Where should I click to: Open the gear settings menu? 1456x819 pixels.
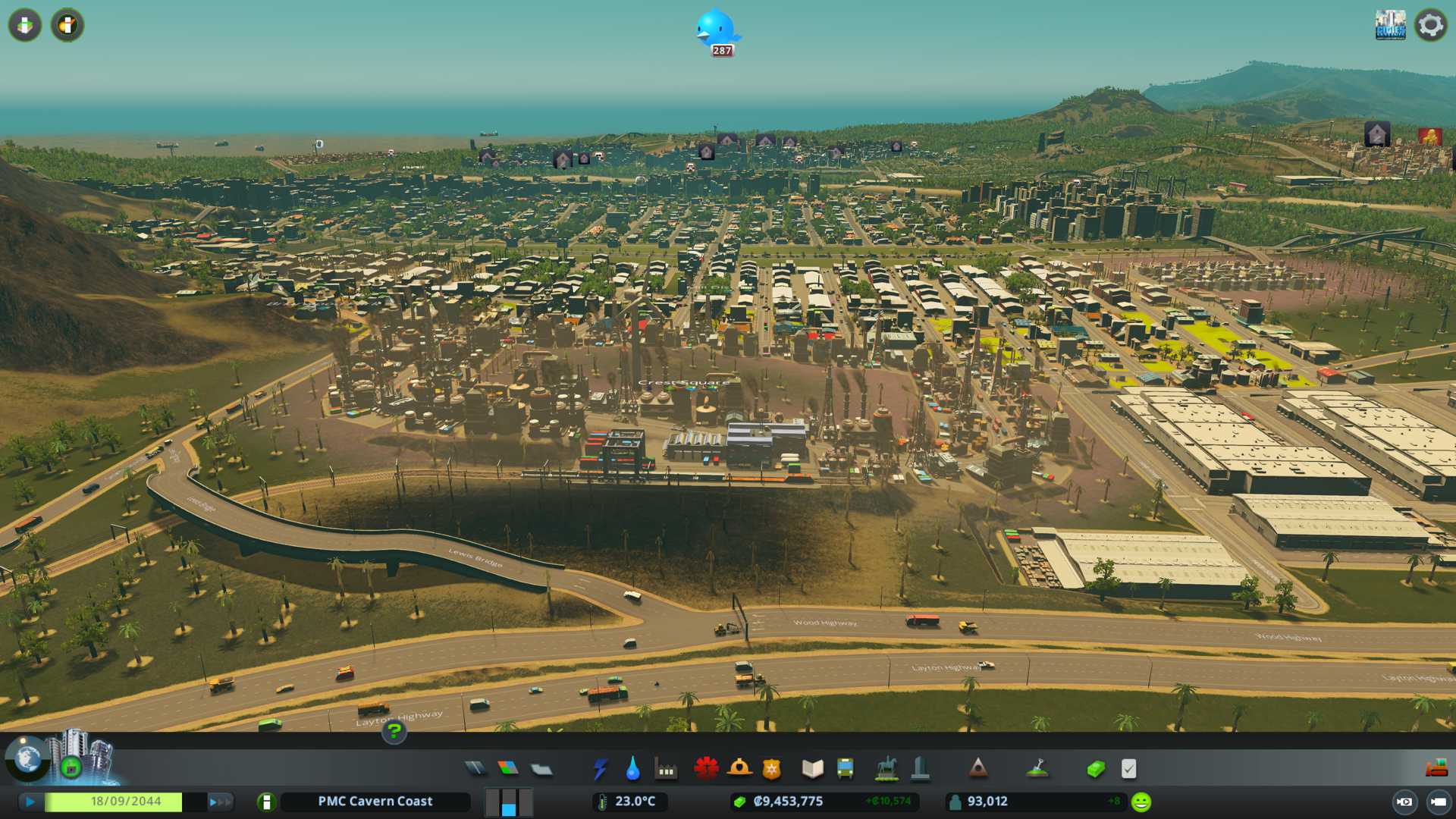click(1430, 25)
